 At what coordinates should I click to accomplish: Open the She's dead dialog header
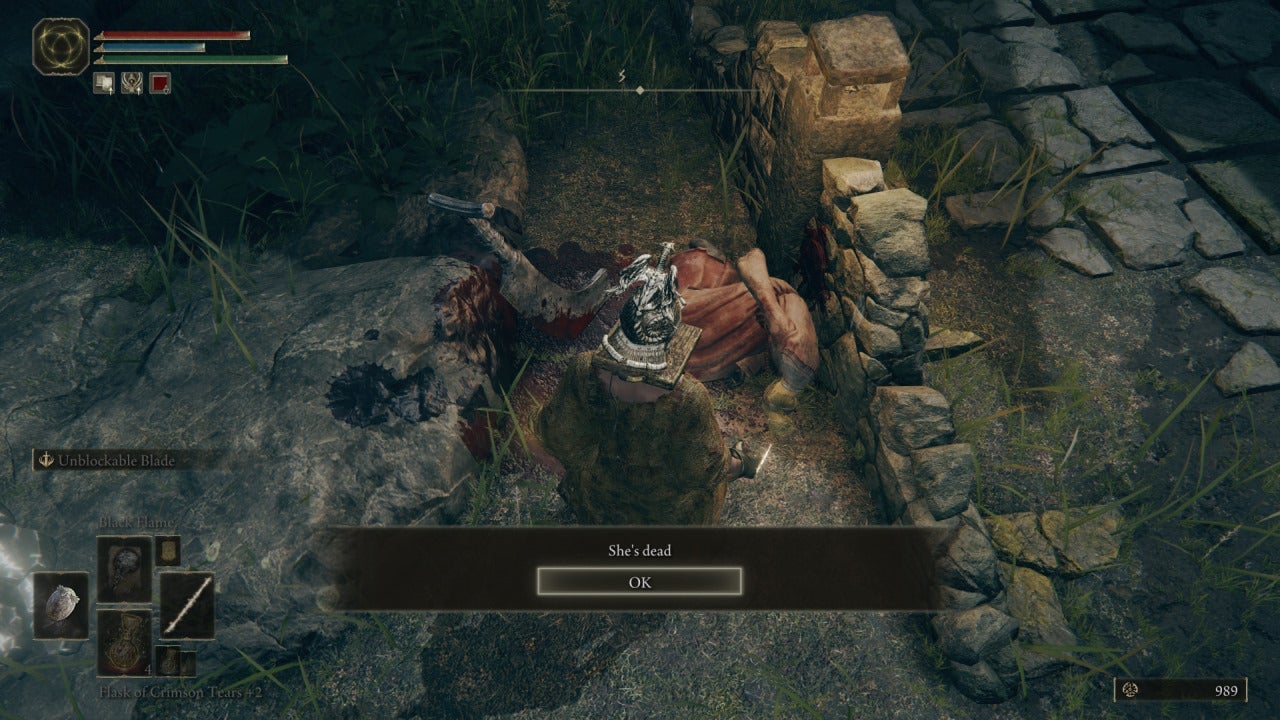click(x=640, y=550)
